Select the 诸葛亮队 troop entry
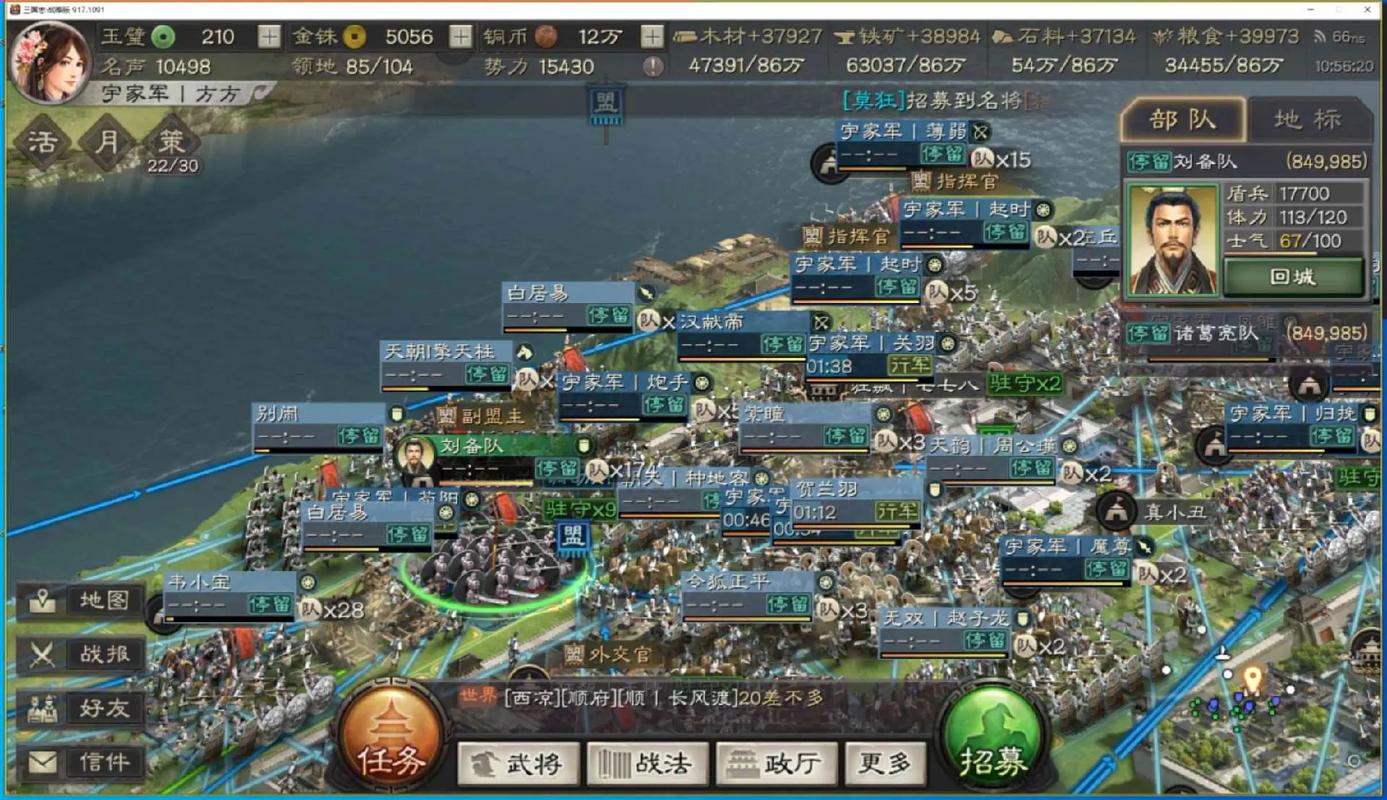 click(x=1245, y=333)
